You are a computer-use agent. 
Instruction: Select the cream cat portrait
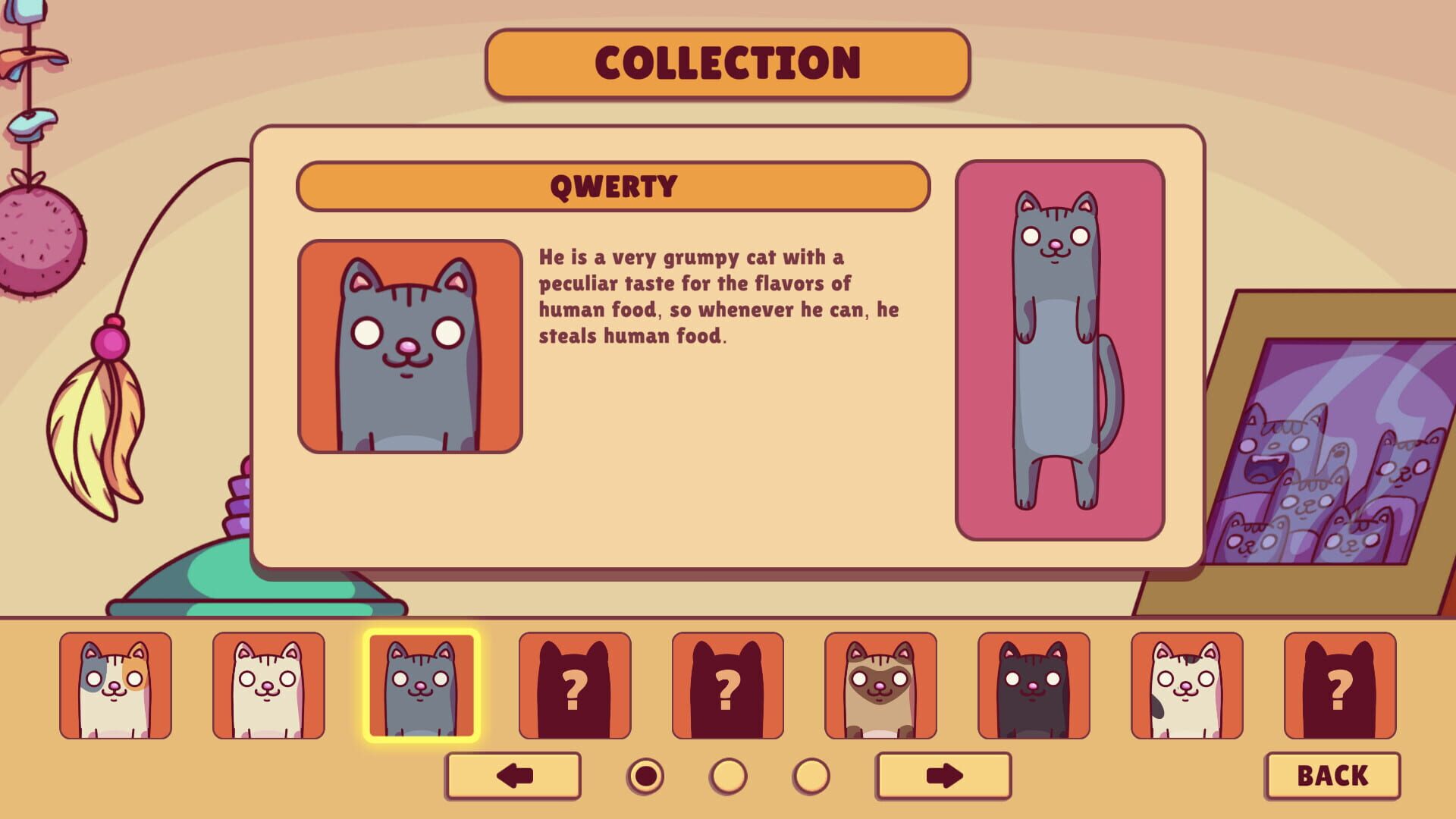[x=268, y=686]
